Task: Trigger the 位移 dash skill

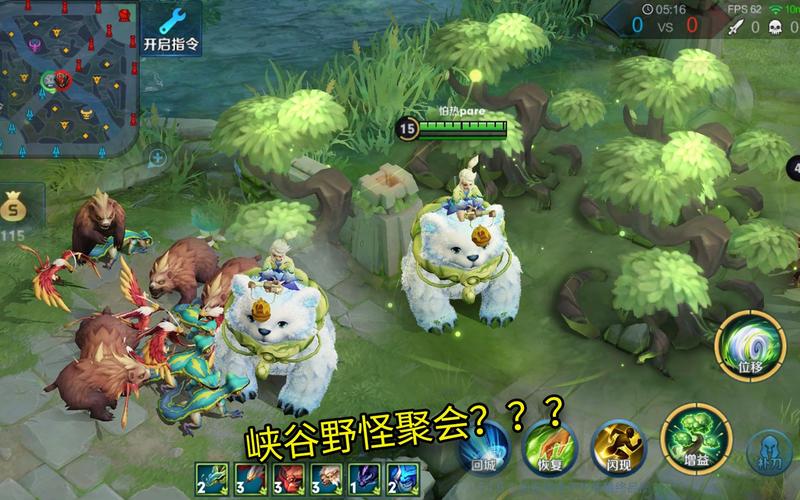Action: click(x=751, y=344)
